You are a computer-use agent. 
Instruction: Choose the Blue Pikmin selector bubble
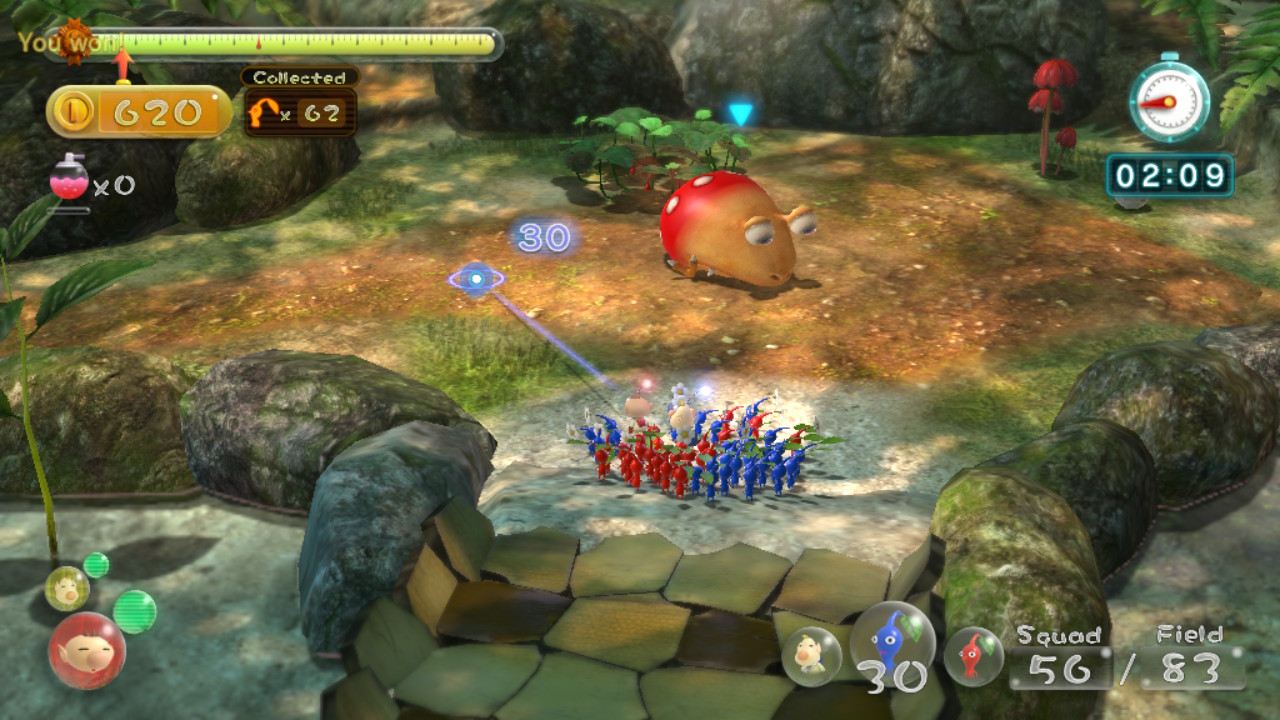tap(892, 641)
